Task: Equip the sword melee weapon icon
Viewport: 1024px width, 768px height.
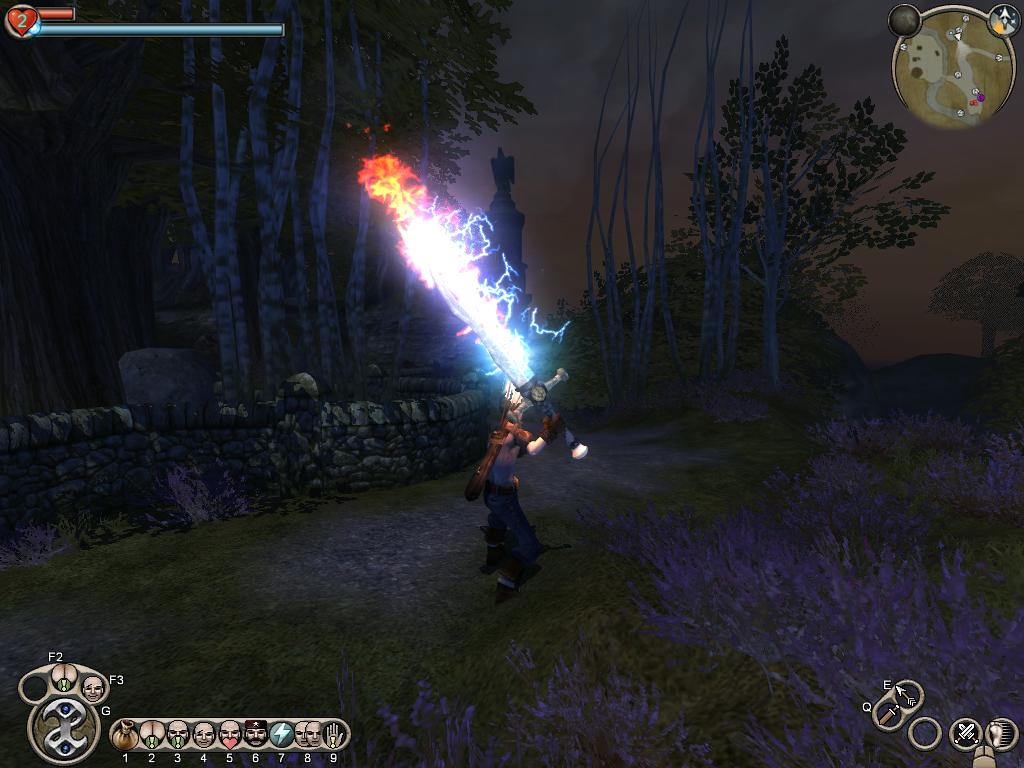Action: (x=887, y=713)
